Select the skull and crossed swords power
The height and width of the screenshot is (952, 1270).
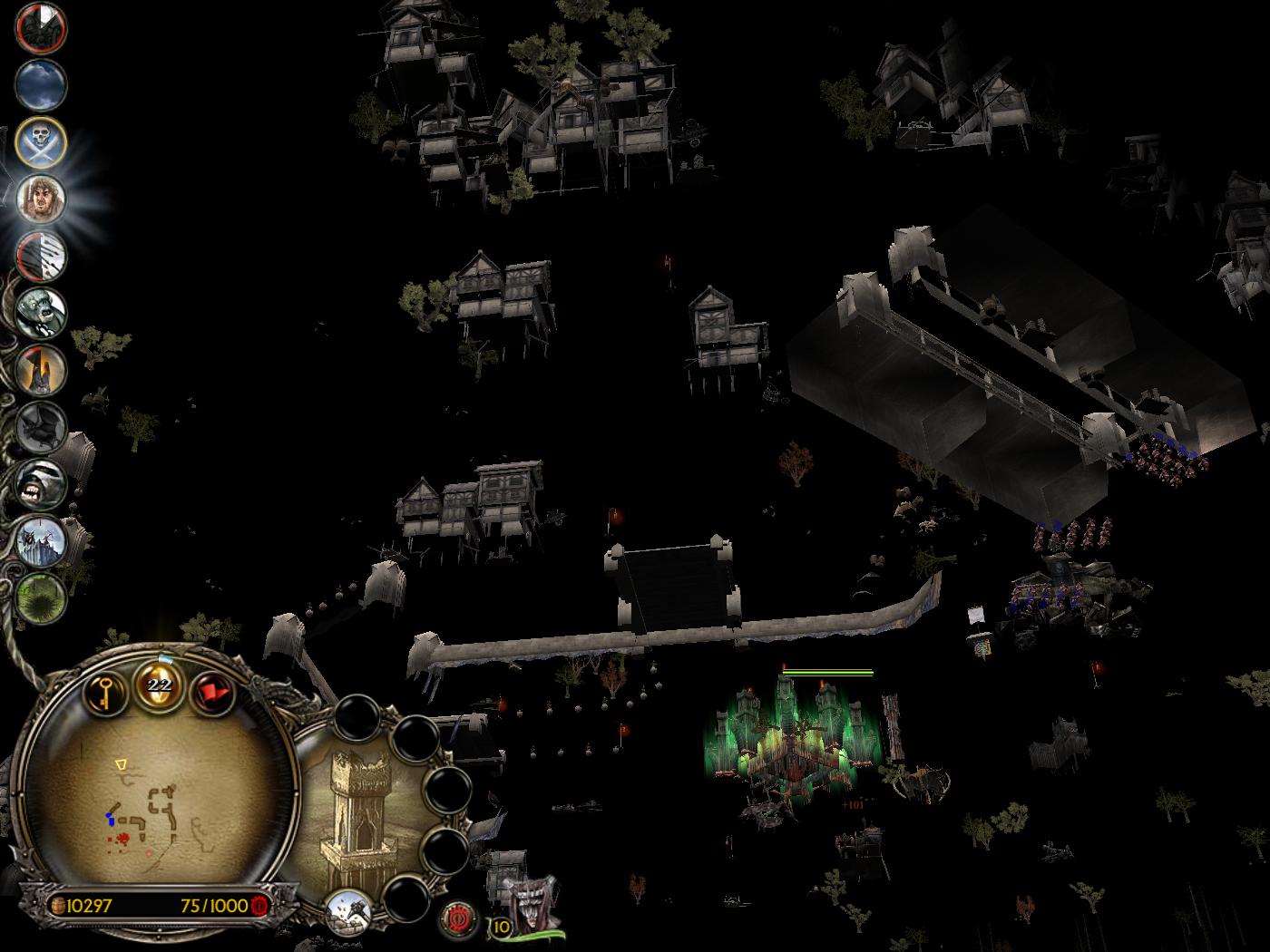(41, 142)
